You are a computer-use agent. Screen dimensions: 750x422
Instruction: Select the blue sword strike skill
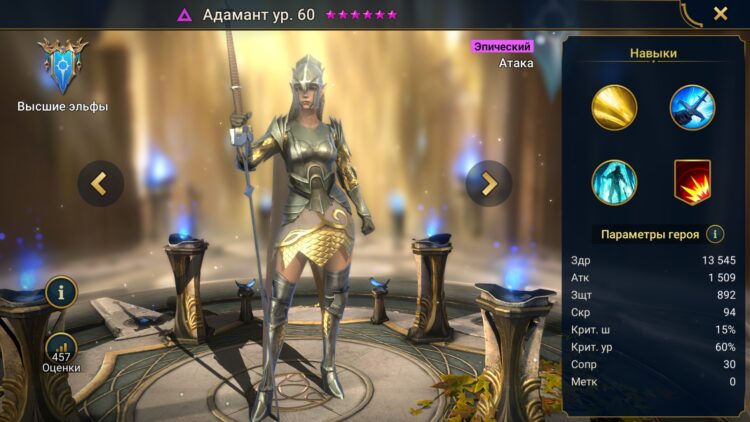coord(692,108)
